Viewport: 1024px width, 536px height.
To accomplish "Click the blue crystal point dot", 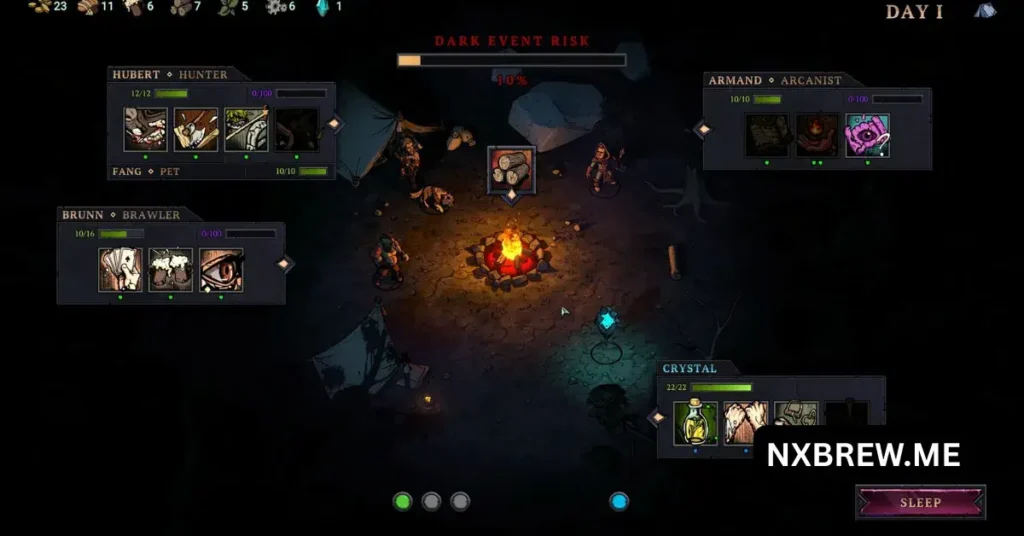I will coord(619,501).
